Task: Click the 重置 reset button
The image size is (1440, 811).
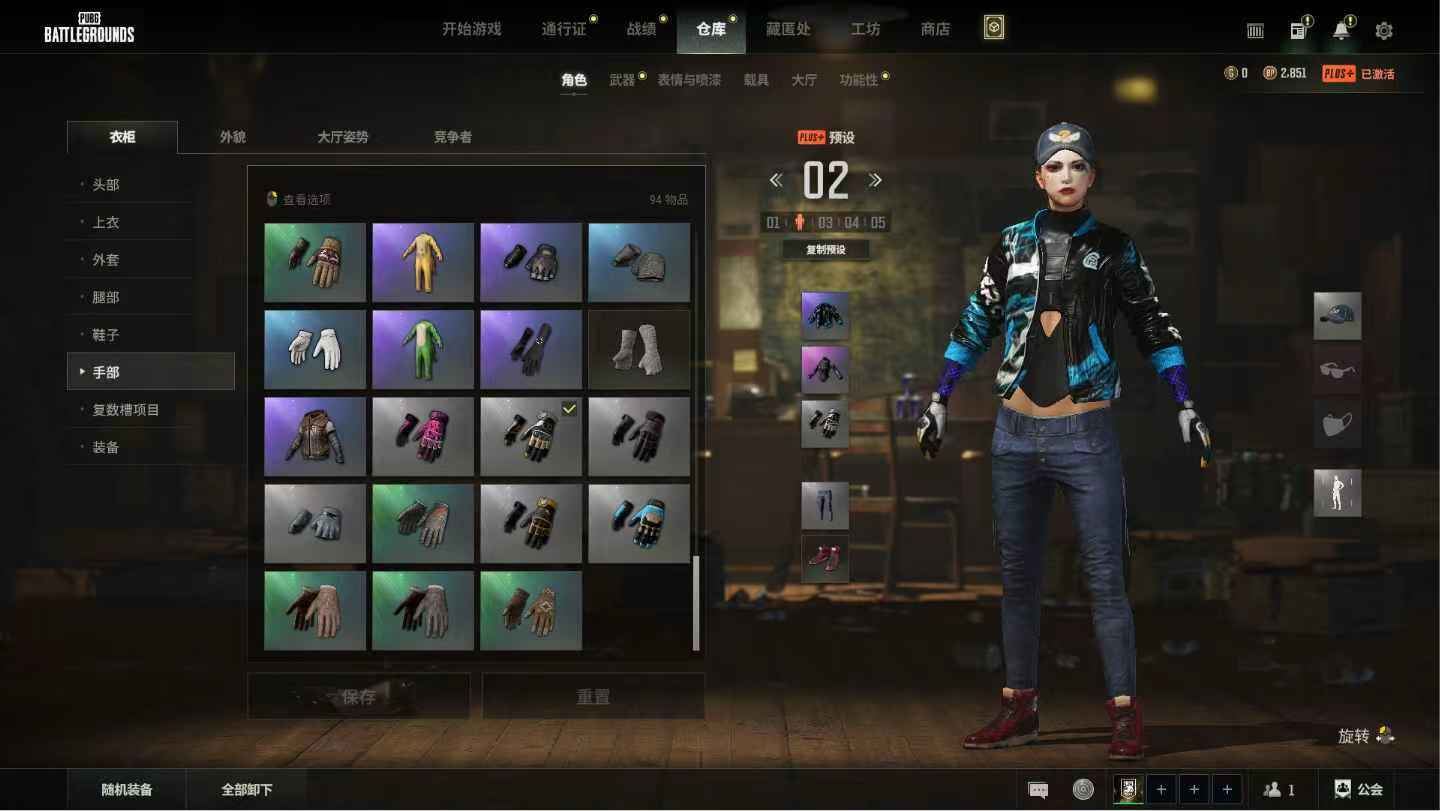Action: (x=593, y=696)
